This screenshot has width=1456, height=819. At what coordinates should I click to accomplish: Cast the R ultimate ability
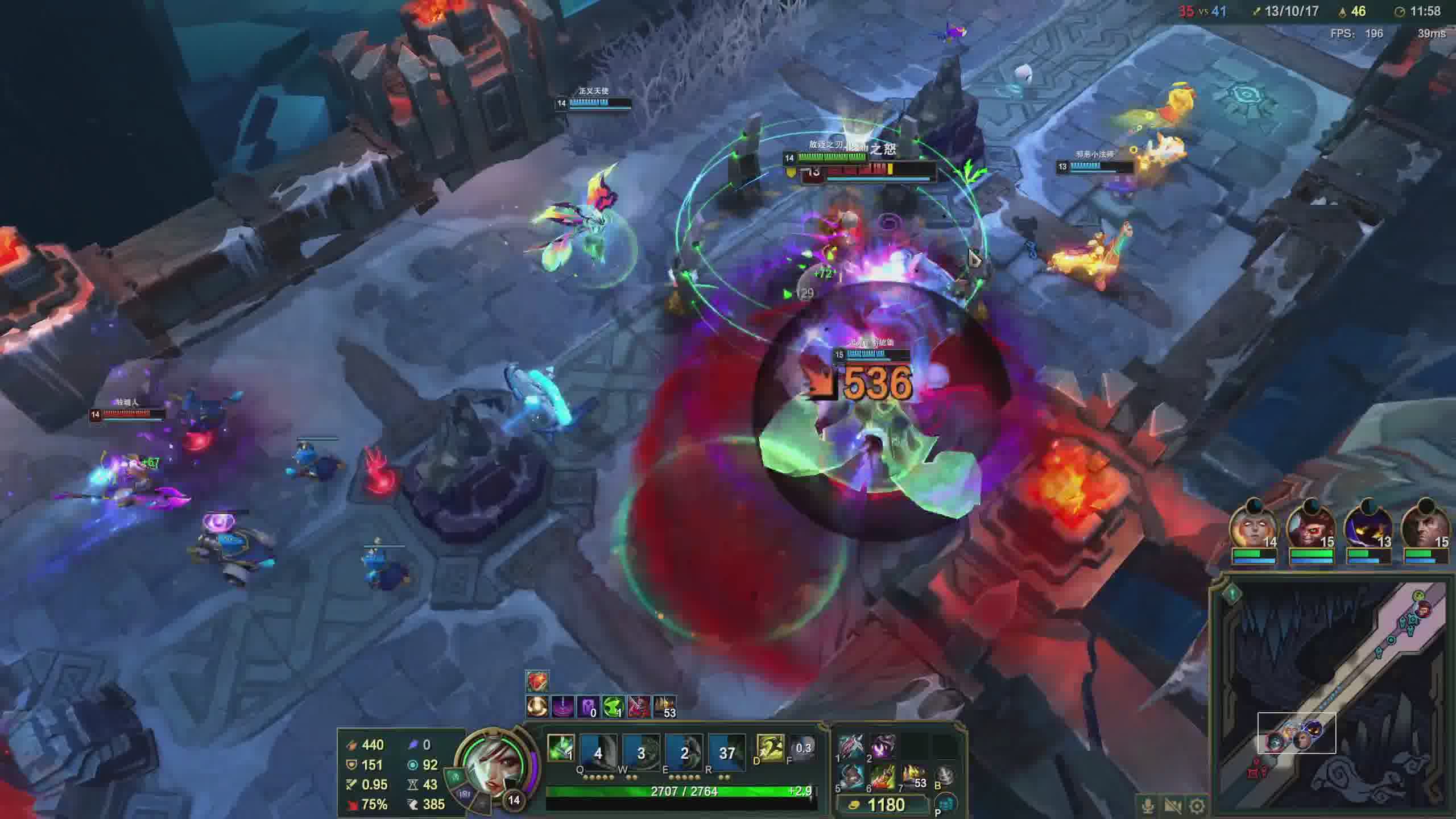[x=727, y=752]
